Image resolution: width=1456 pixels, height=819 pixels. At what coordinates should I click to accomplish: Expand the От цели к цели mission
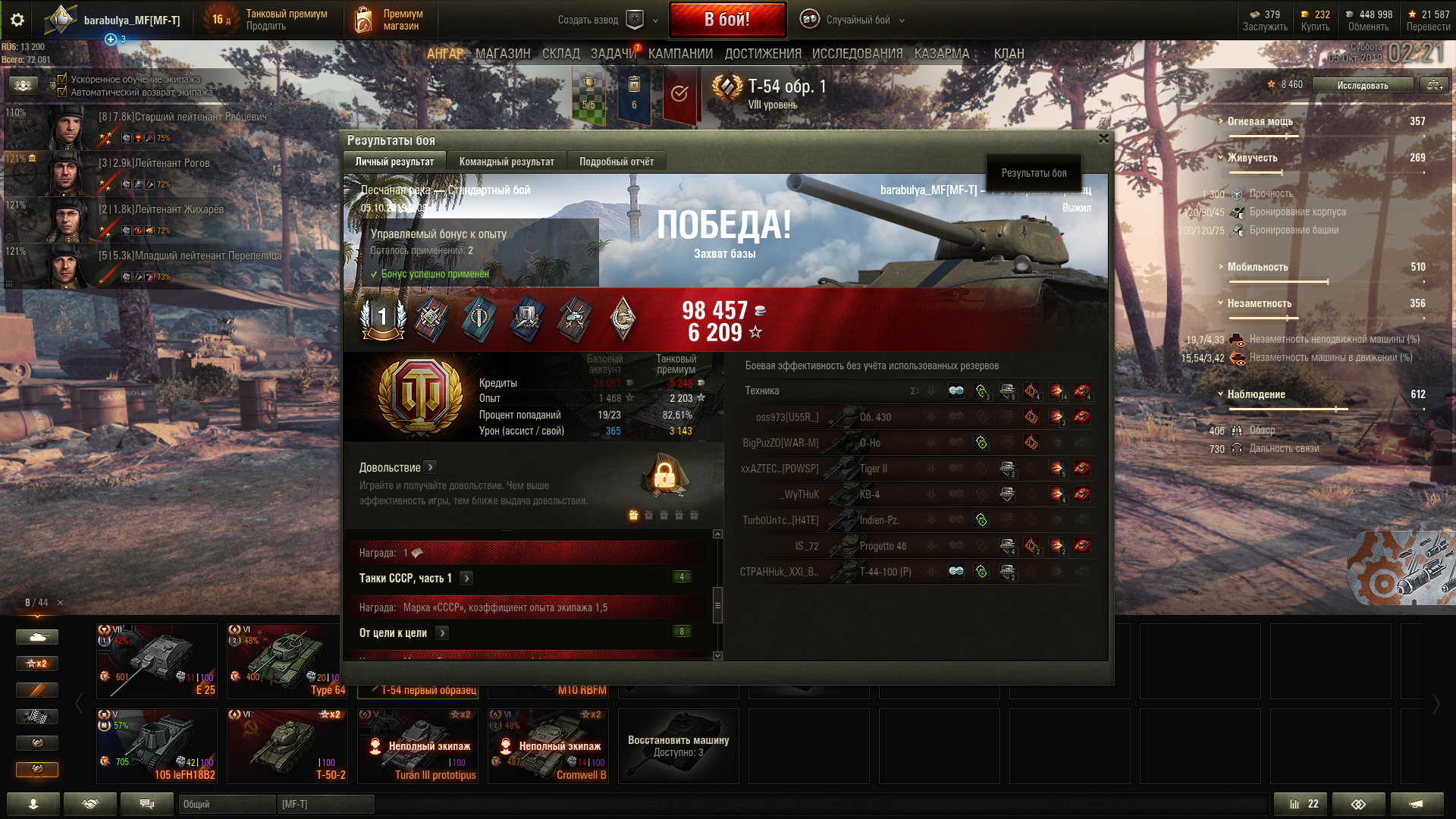click(443, 632)
